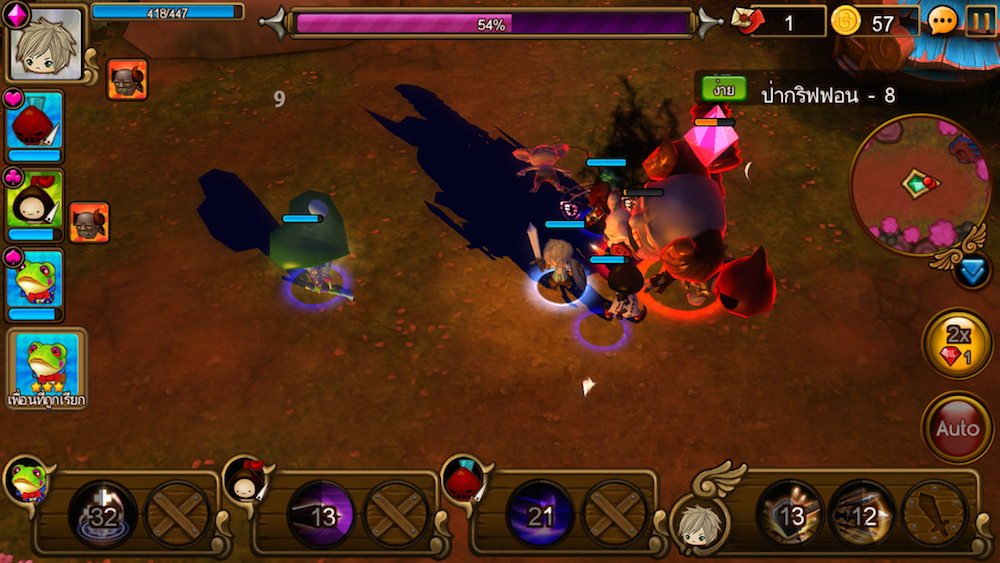Open the chat speech bubble
The width and height of the screenshot is (1000, 563).
pyautogui.click(x=942, y=21)
